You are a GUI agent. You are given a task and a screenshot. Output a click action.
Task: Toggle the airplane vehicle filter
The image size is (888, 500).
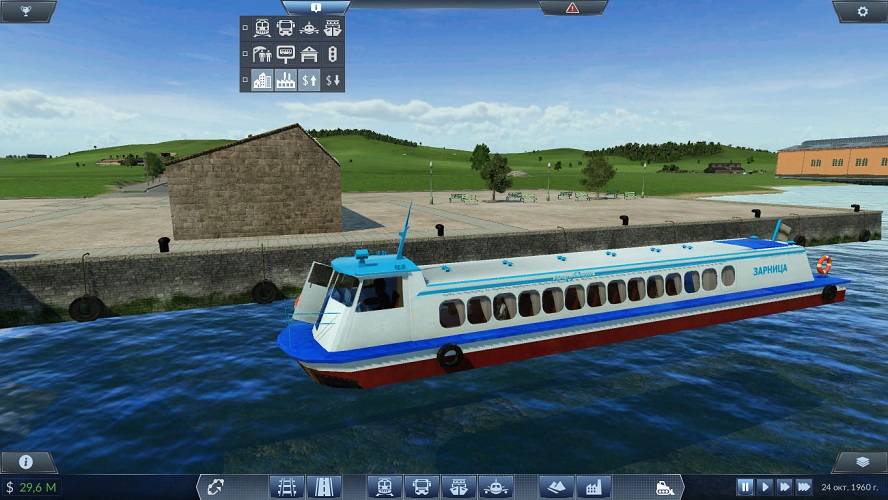(x=309, y=29)
